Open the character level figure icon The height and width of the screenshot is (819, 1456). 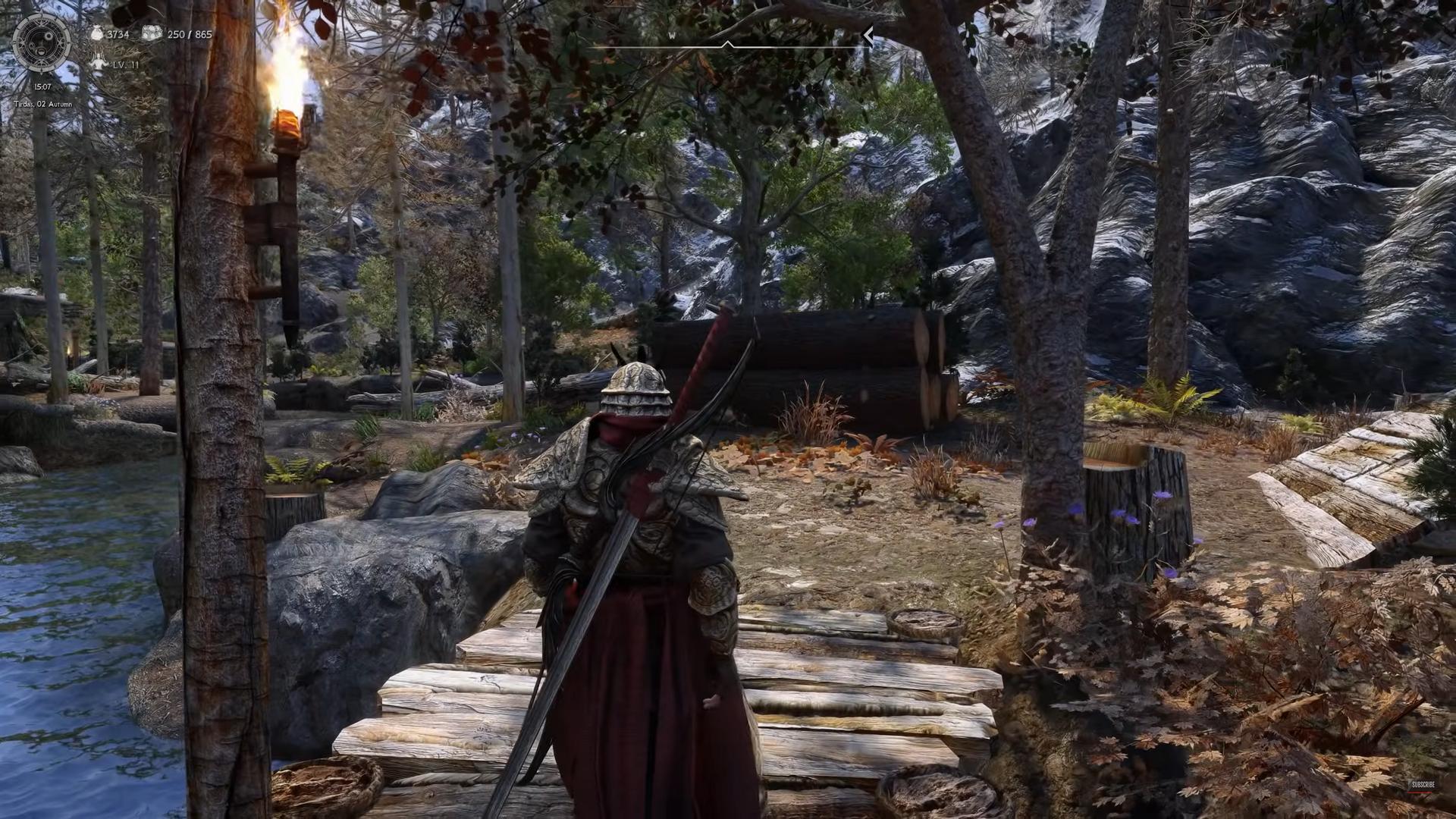(99, 63)
